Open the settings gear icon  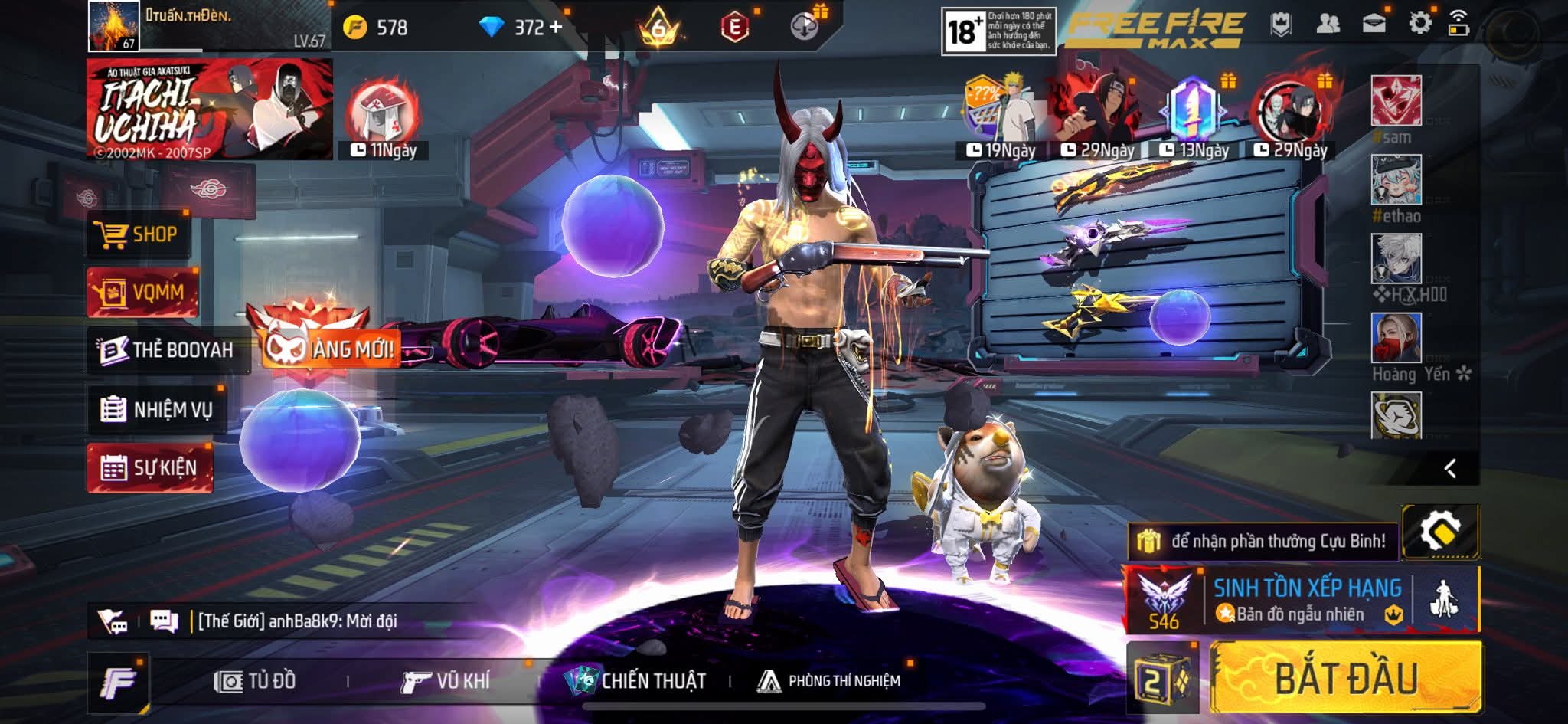coord(1419,24)
